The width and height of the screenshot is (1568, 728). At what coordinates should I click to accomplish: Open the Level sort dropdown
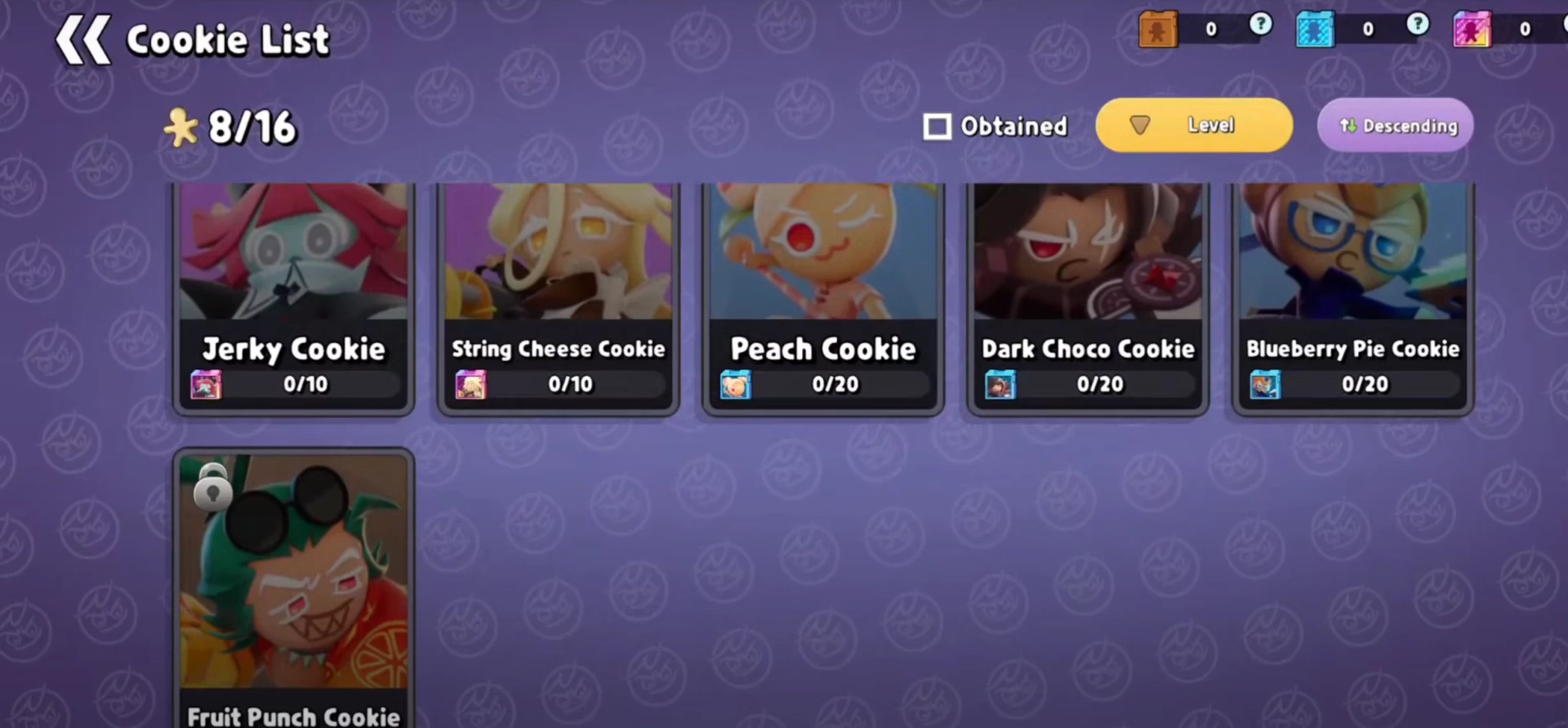coord(1193,125)
